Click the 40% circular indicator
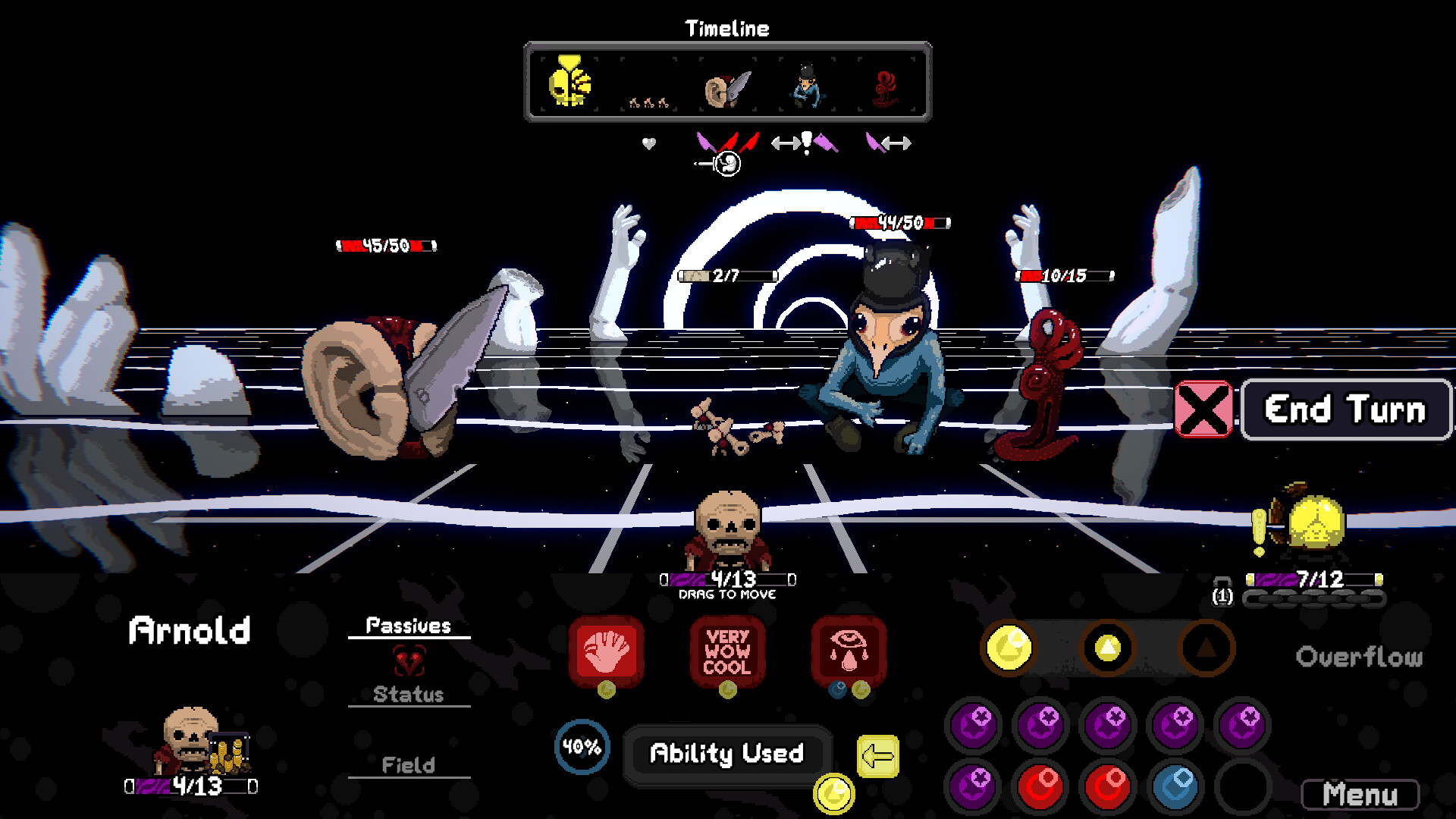The height and width of the screenshot is (819, 1456). [x=582, y=747]
